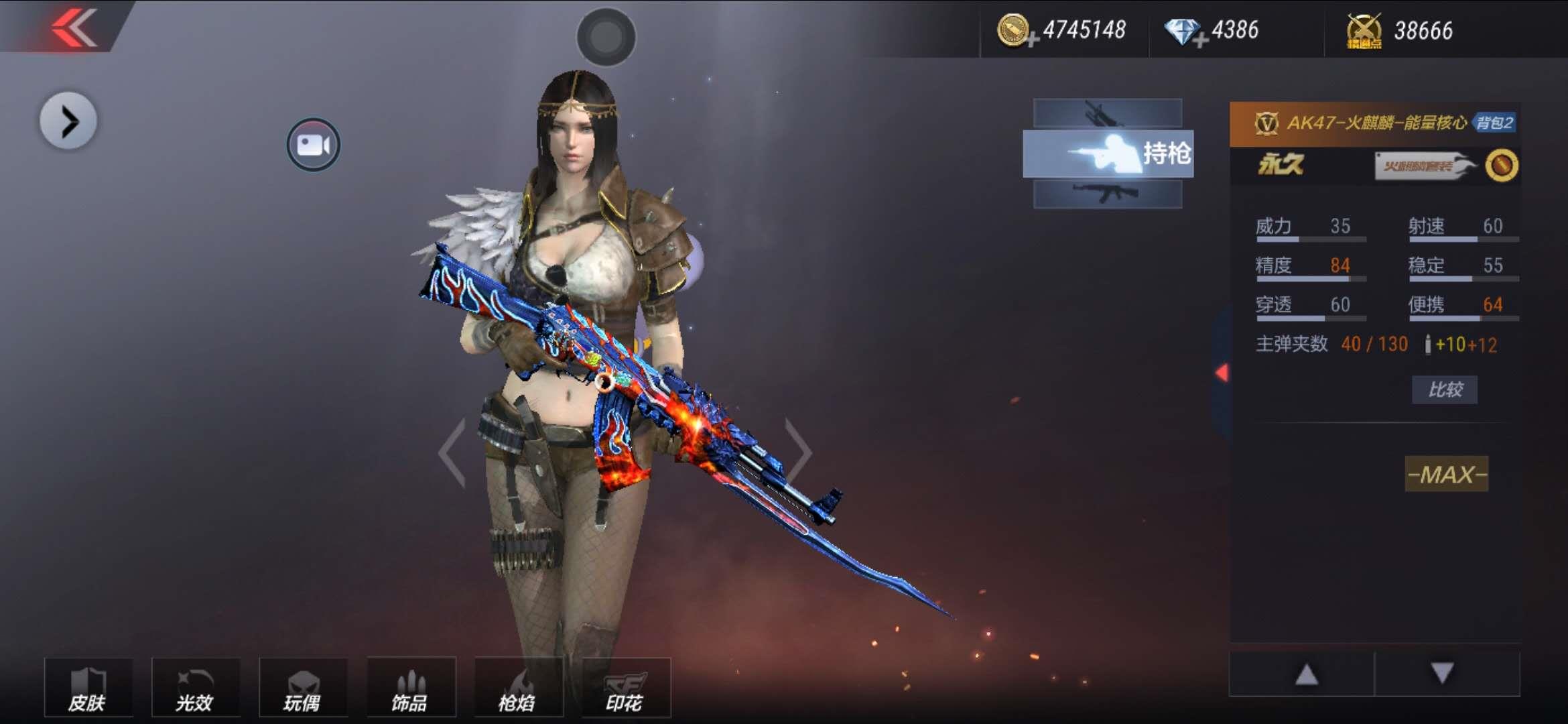The height and width of the screenshot is (724, 1568).
Task: Expand the side panel arrow button
Action: tap(68, 121)
